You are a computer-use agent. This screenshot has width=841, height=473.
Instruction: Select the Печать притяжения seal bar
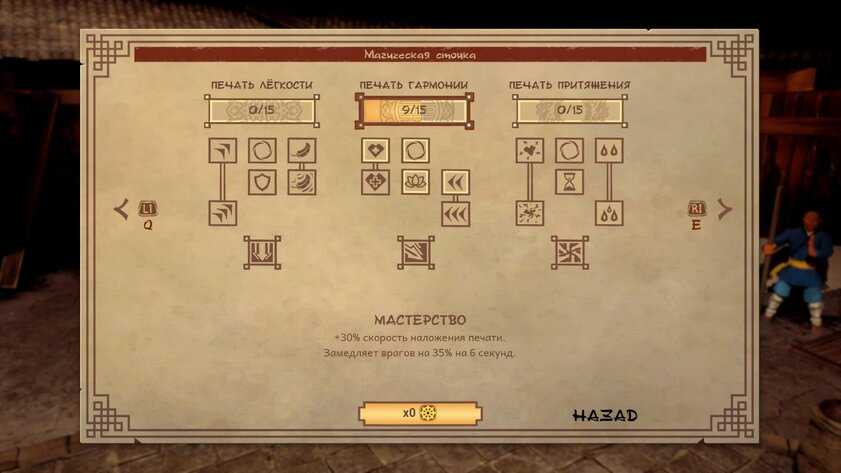570,110
